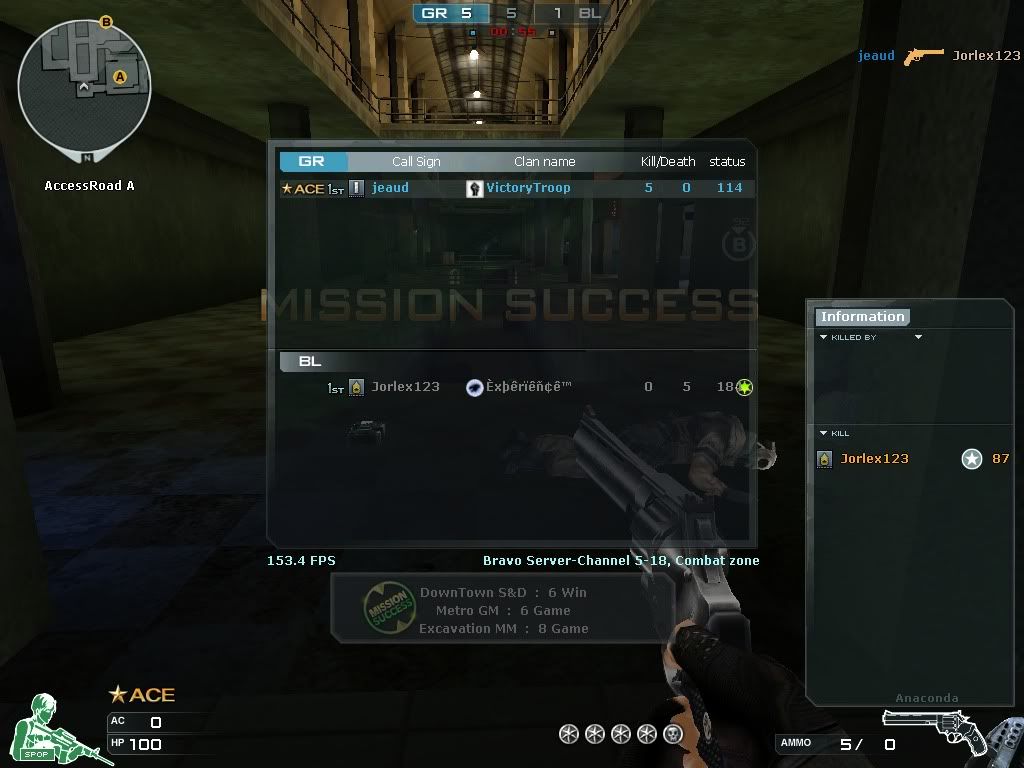Select Jorlex123 in the Kill list
1024x768 pixels.
[x=874, y=459]
